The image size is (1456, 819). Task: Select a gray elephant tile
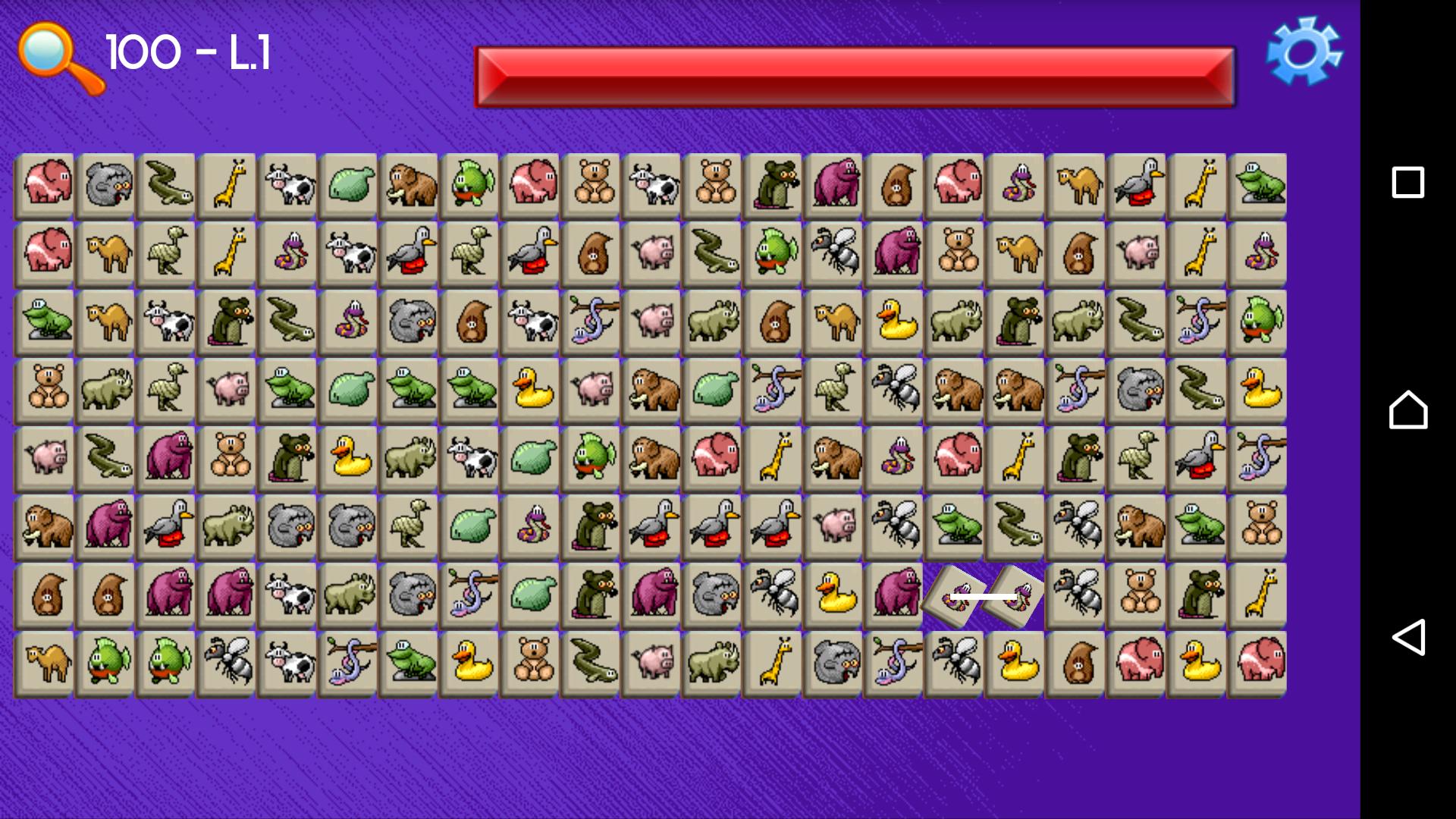[105, 184]
